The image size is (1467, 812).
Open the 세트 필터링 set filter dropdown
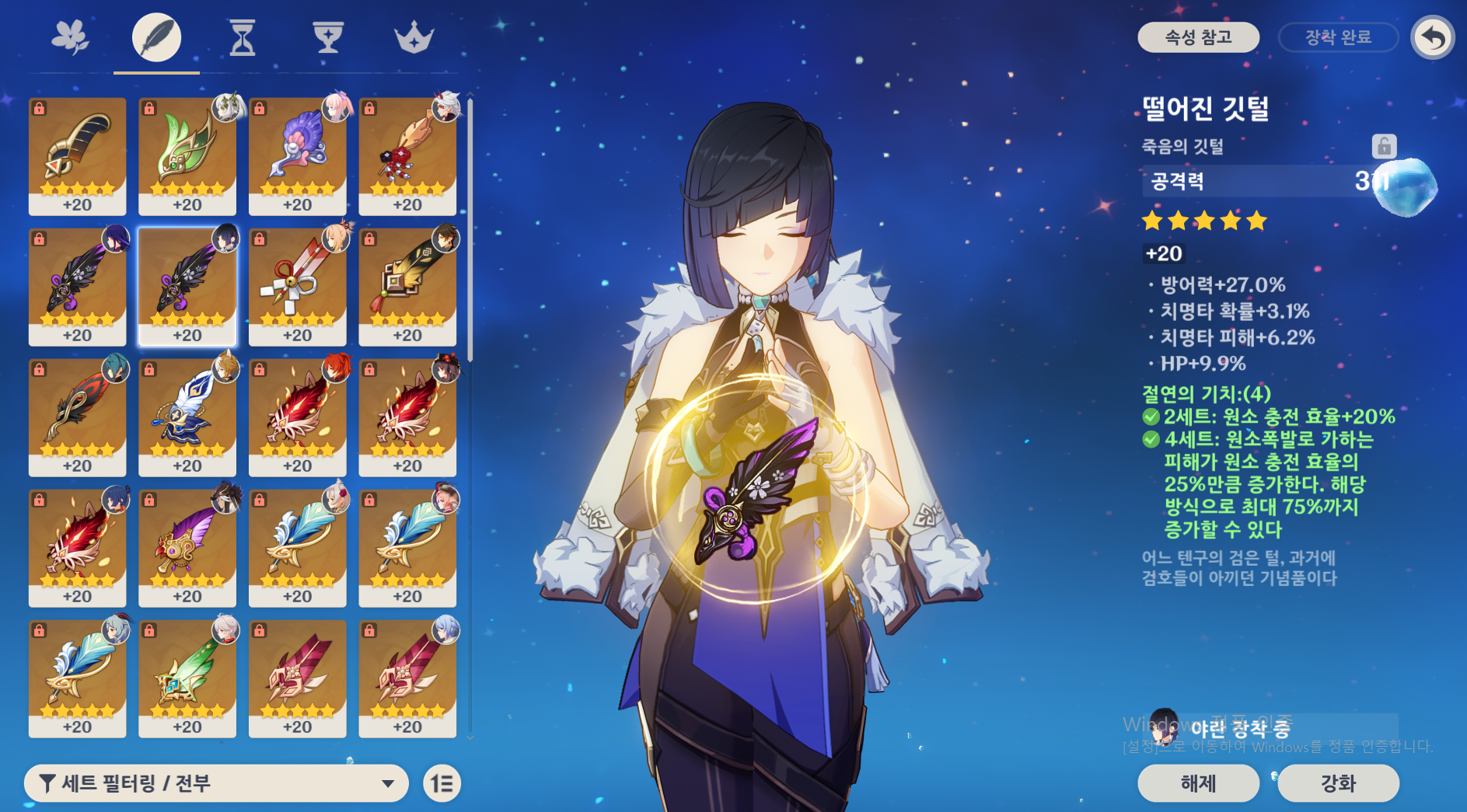(x=216, y=783)
